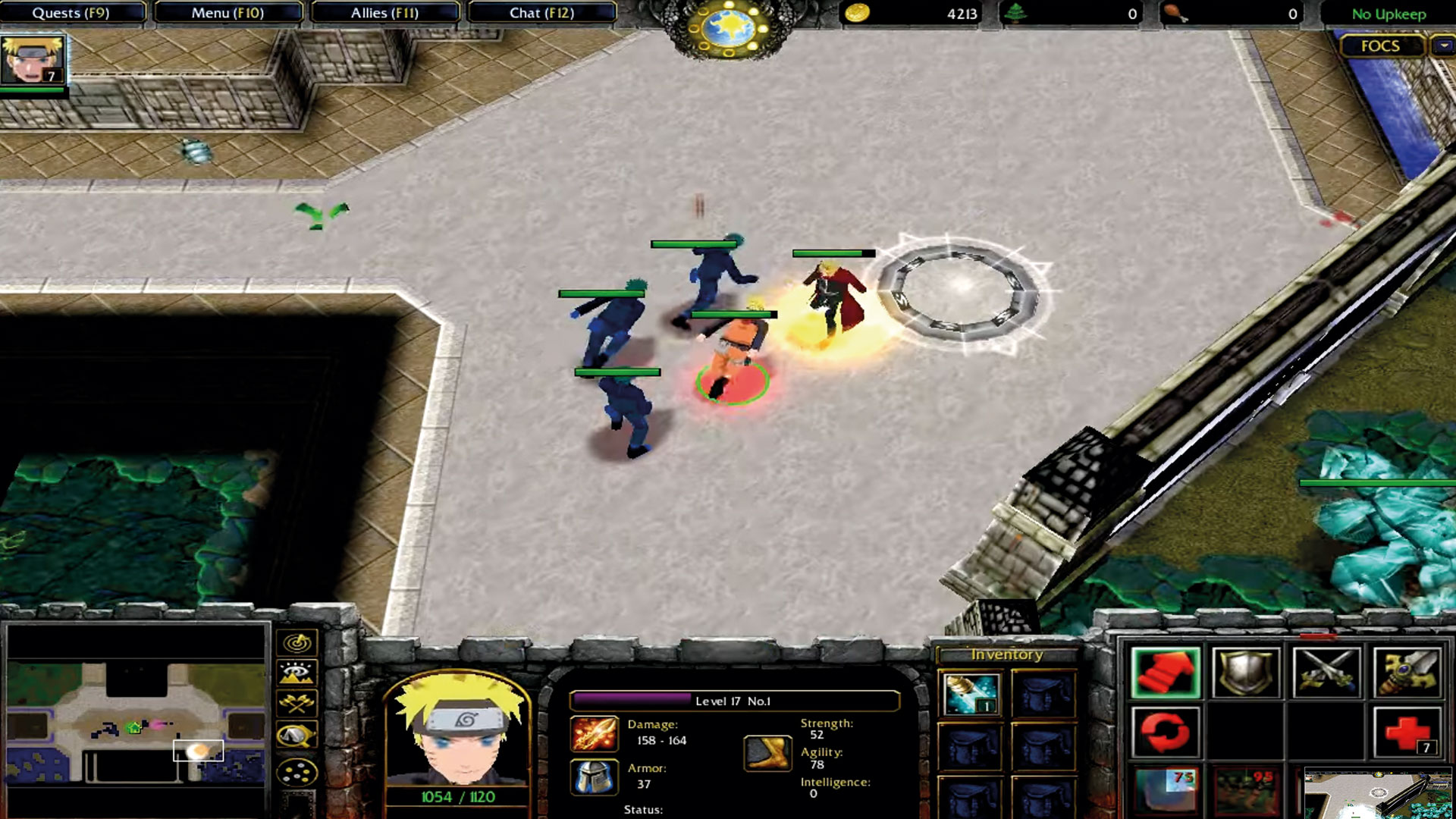Collapse the scoreboard with the arrow button
The image size is (1456, 819).
point(1443,46)
